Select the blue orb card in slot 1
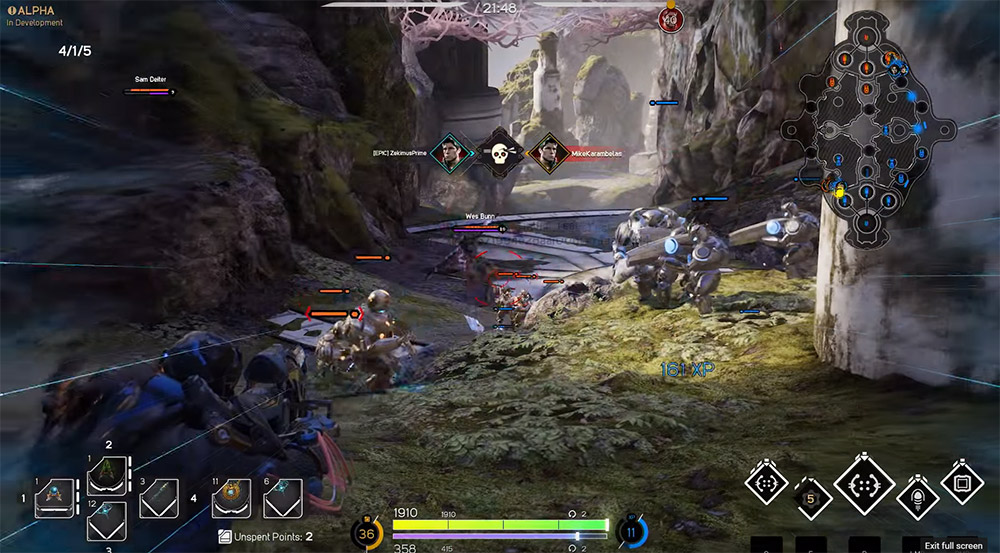The height and width of the screenshot is (553, 1000). 55,496
